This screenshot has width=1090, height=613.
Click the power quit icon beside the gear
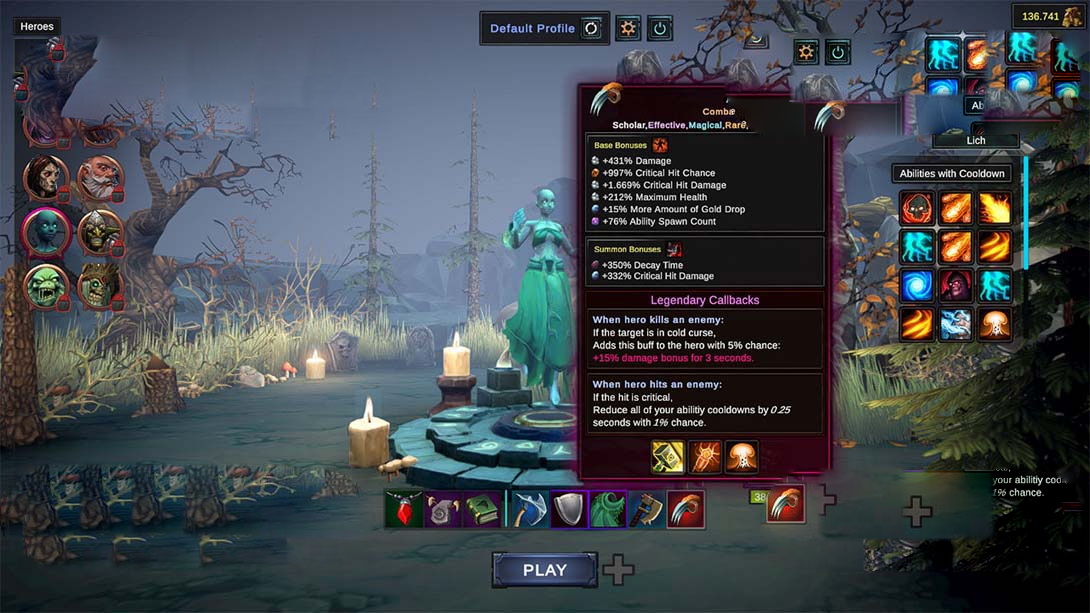coord(659,28)
